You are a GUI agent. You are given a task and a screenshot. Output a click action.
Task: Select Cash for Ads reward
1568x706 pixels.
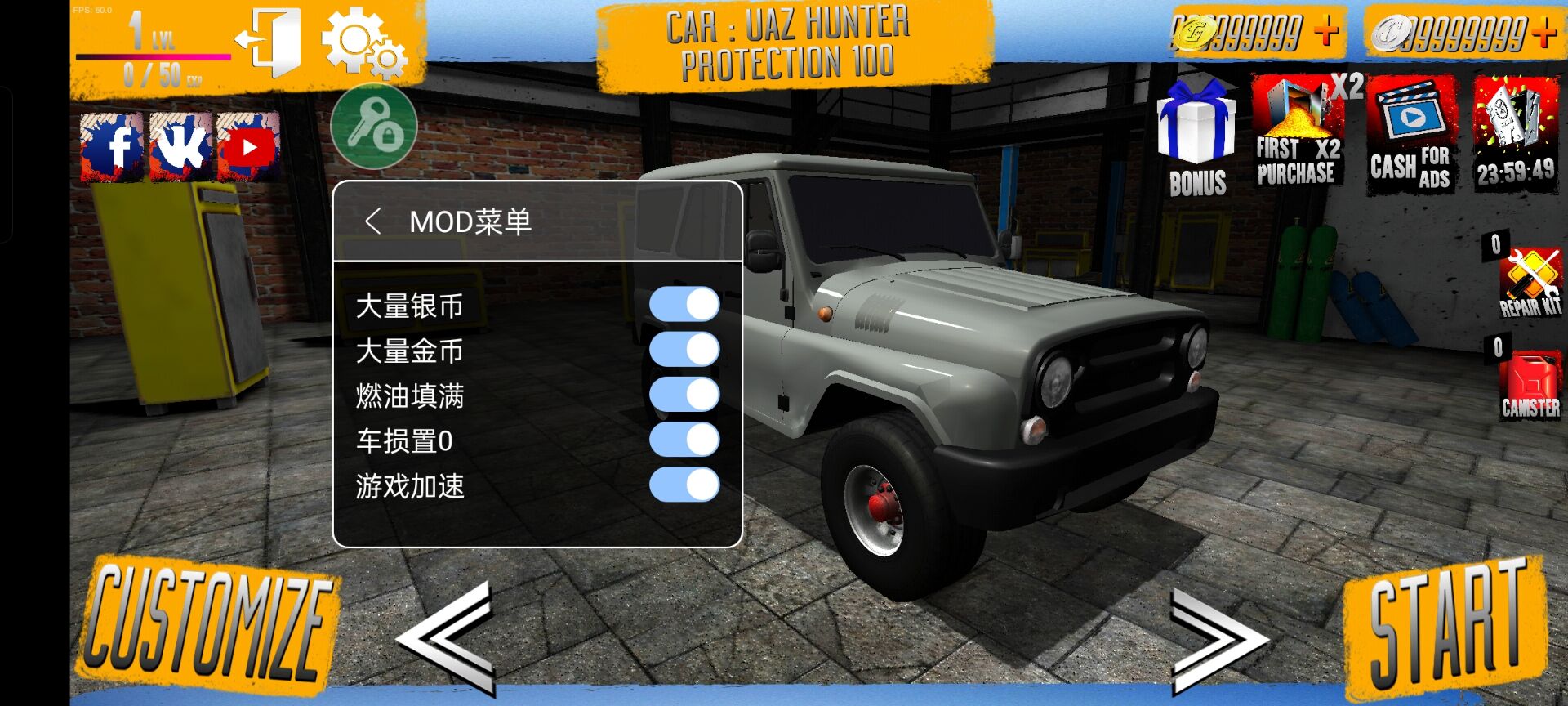click(x=1411, y=135)
